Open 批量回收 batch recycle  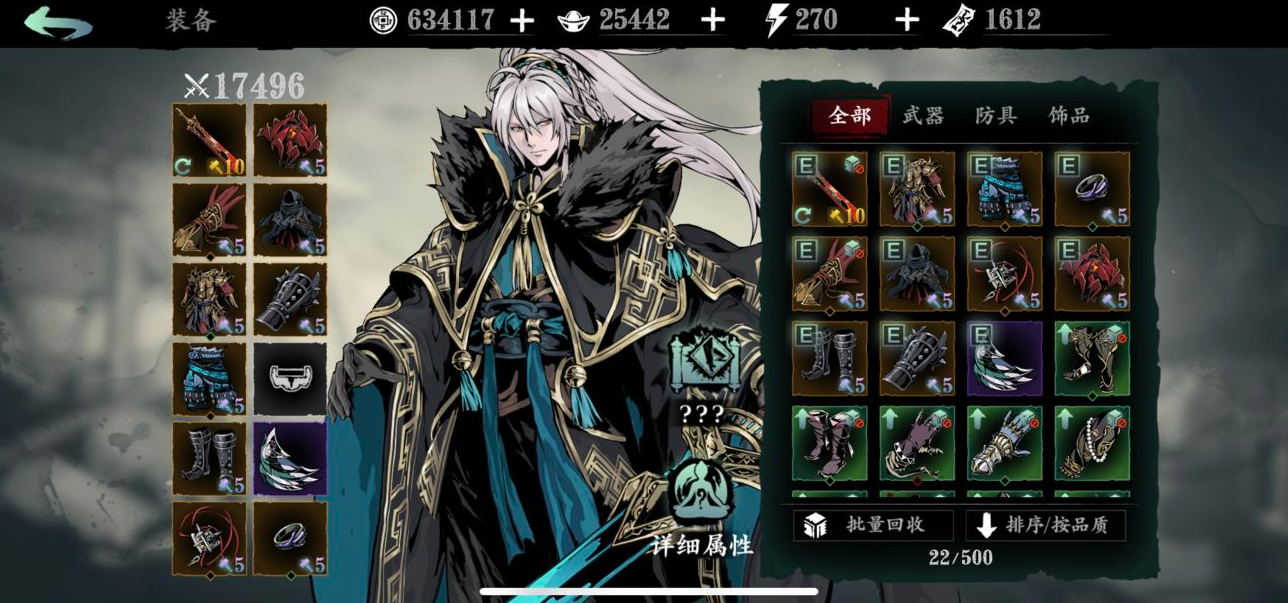pyautogui.click(x=872, y=525)
